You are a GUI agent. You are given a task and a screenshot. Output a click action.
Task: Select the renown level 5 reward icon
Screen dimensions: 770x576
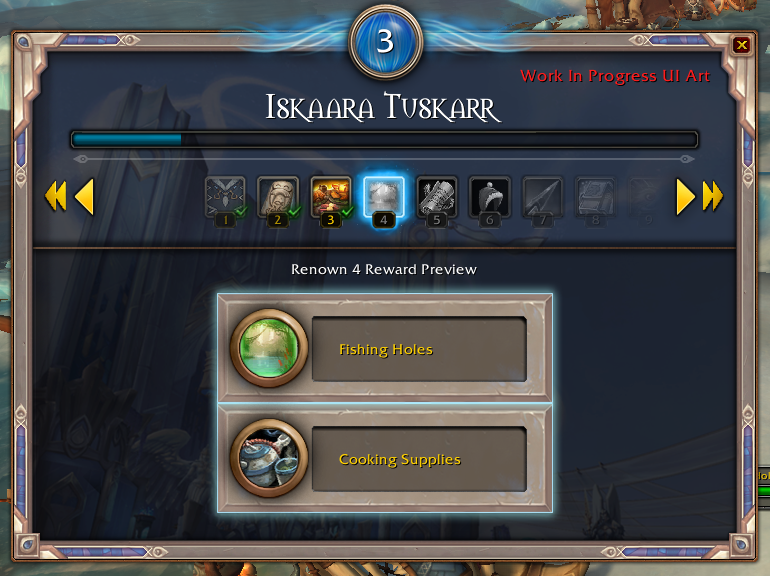pos(436,198)
